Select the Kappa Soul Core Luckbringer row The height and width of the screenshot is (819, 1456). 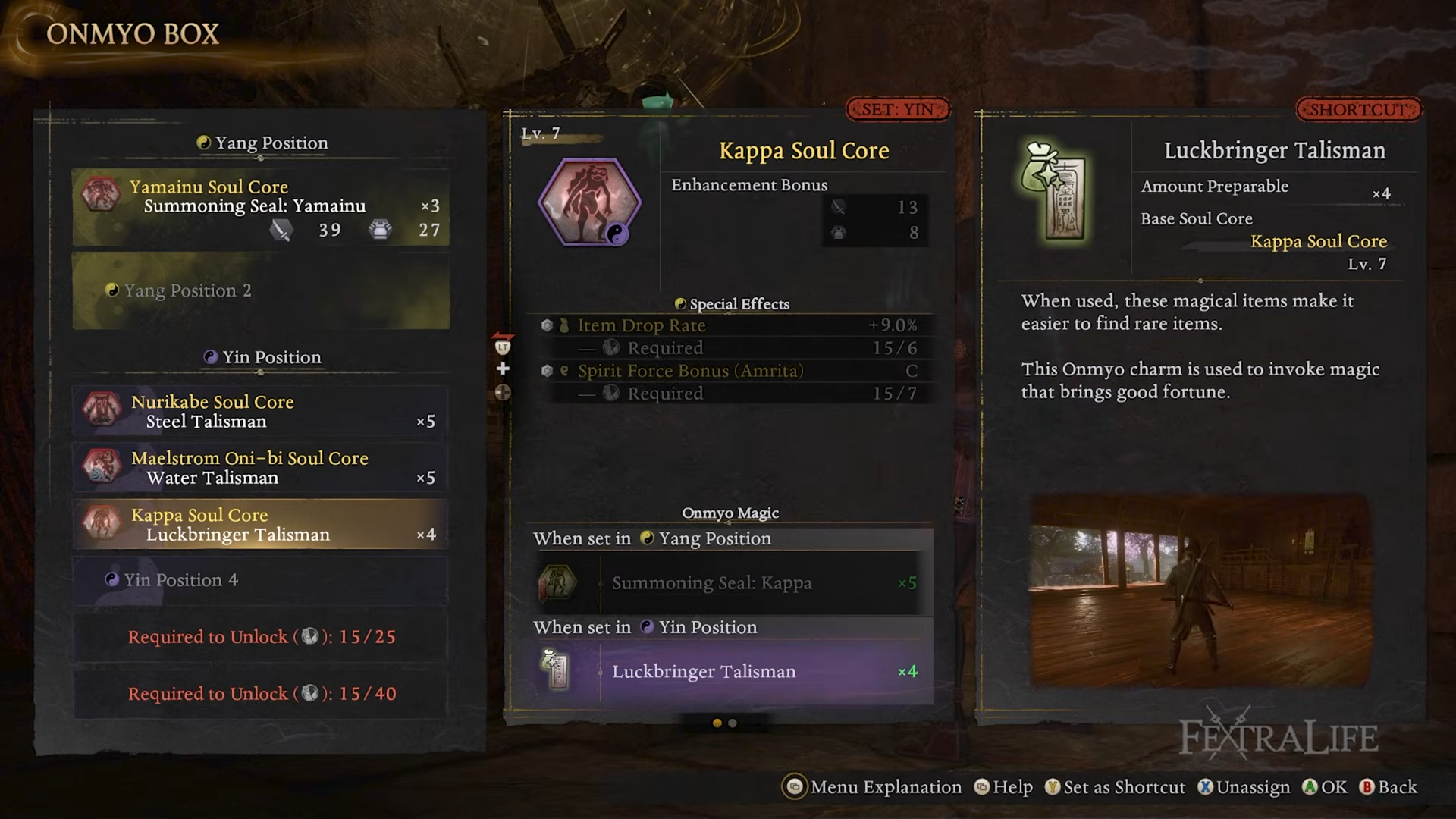click(260, 524)
